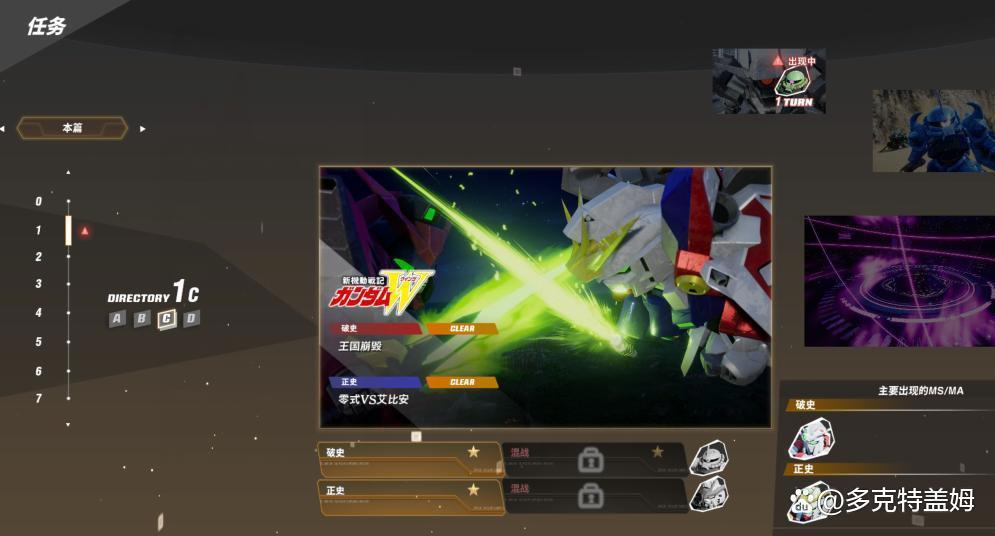The image size is (995, 536).
Task: Open the Gundam W mission preview panel
Action: [x=545, y=296]
